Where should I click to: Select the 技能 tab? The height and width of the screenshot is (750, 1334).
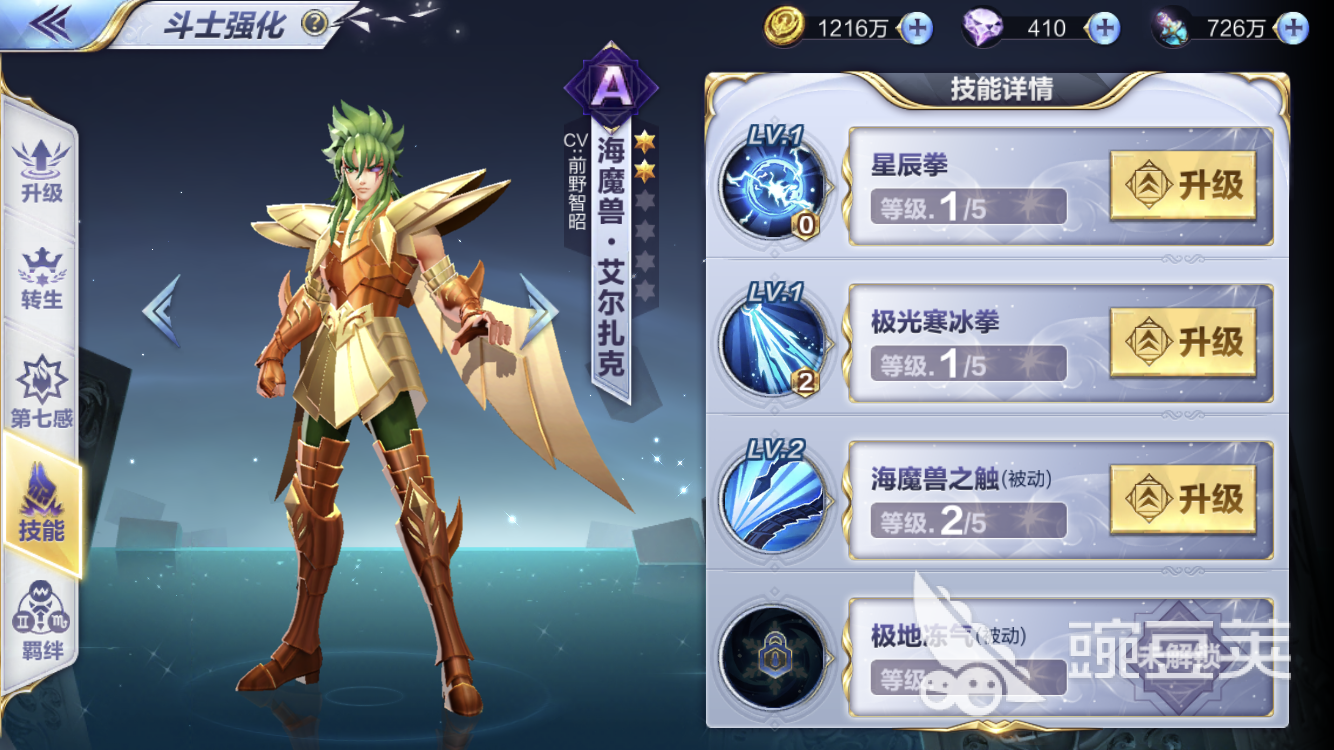(41, 505)
